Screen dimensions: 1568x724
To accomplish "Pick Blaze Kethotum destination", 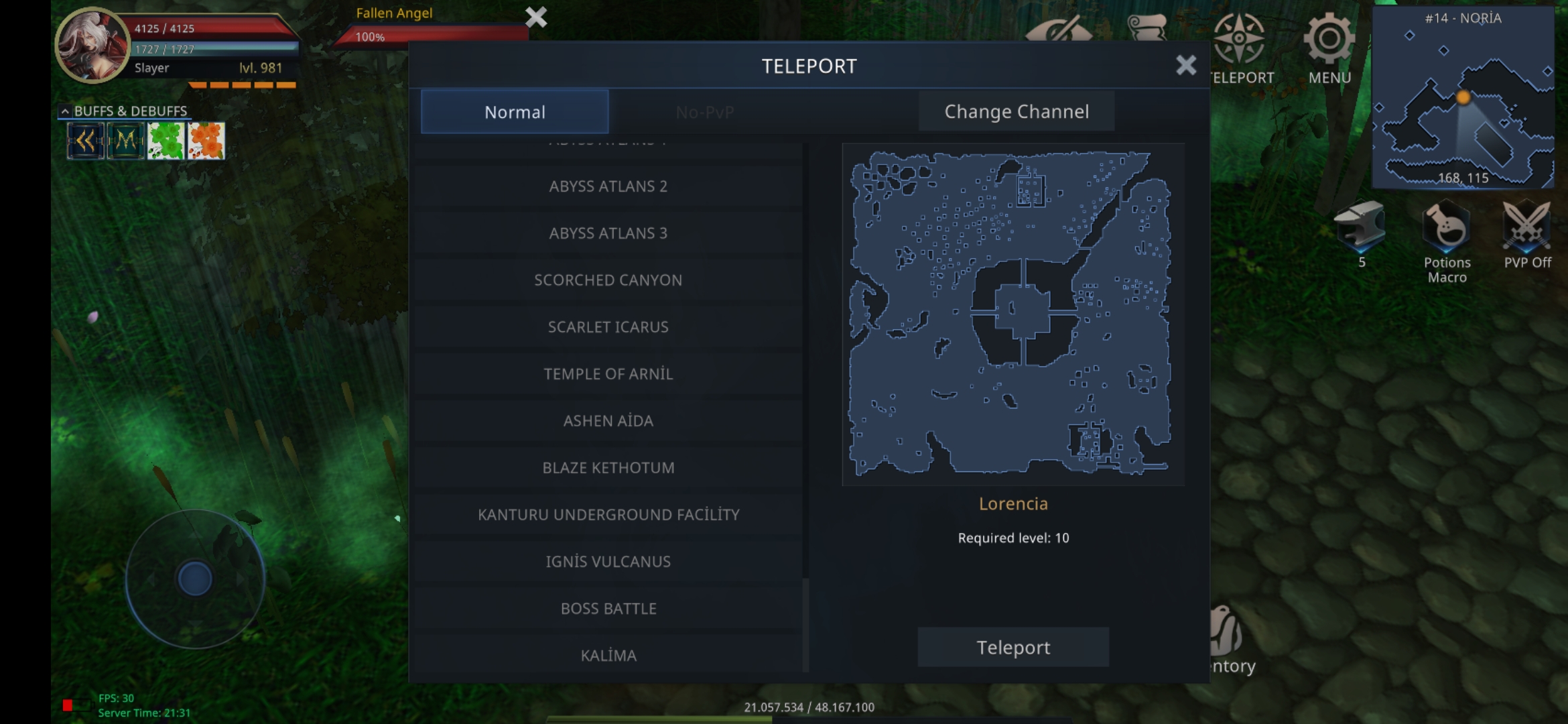I will pyautogui.click(x=608, y=468).
